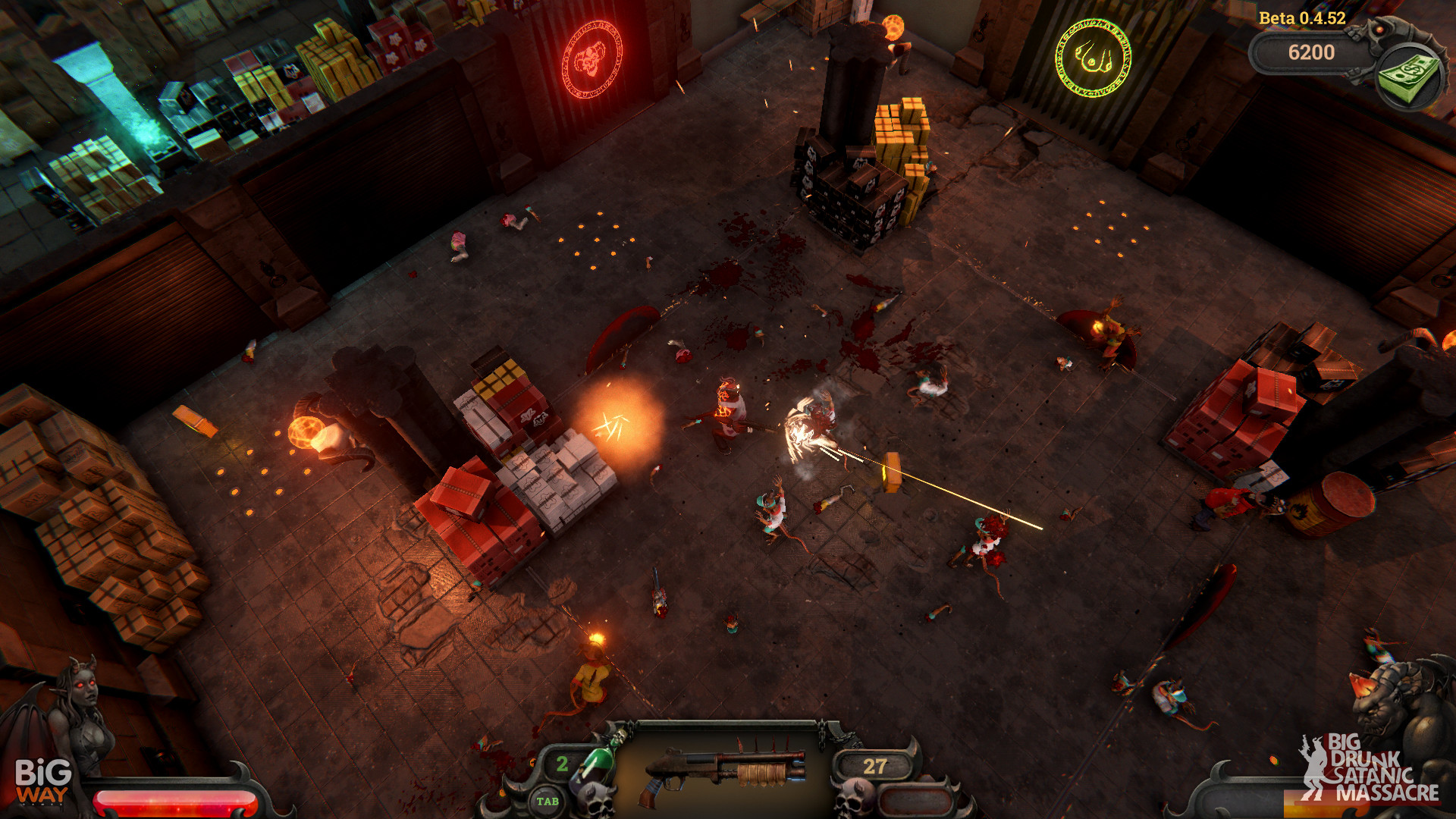Expand the green bottle count reading 2
This screenshot has width=1456, height=819.
(563, 765)
